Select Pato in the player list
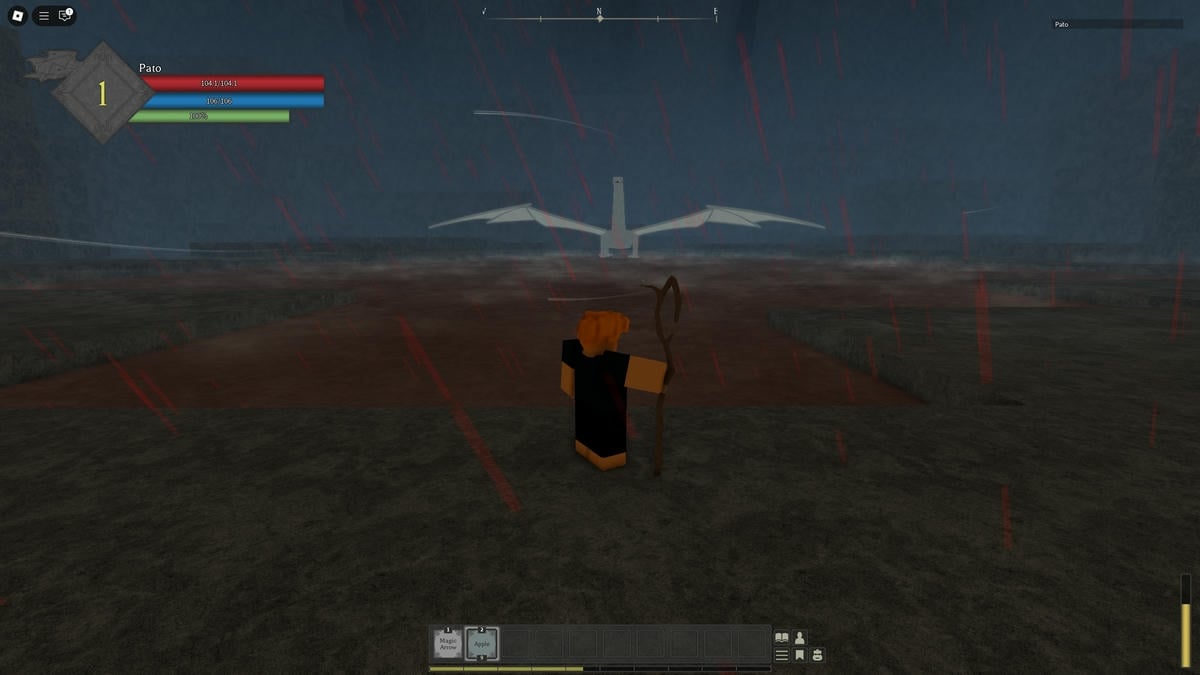 (x=1061, y=24)
